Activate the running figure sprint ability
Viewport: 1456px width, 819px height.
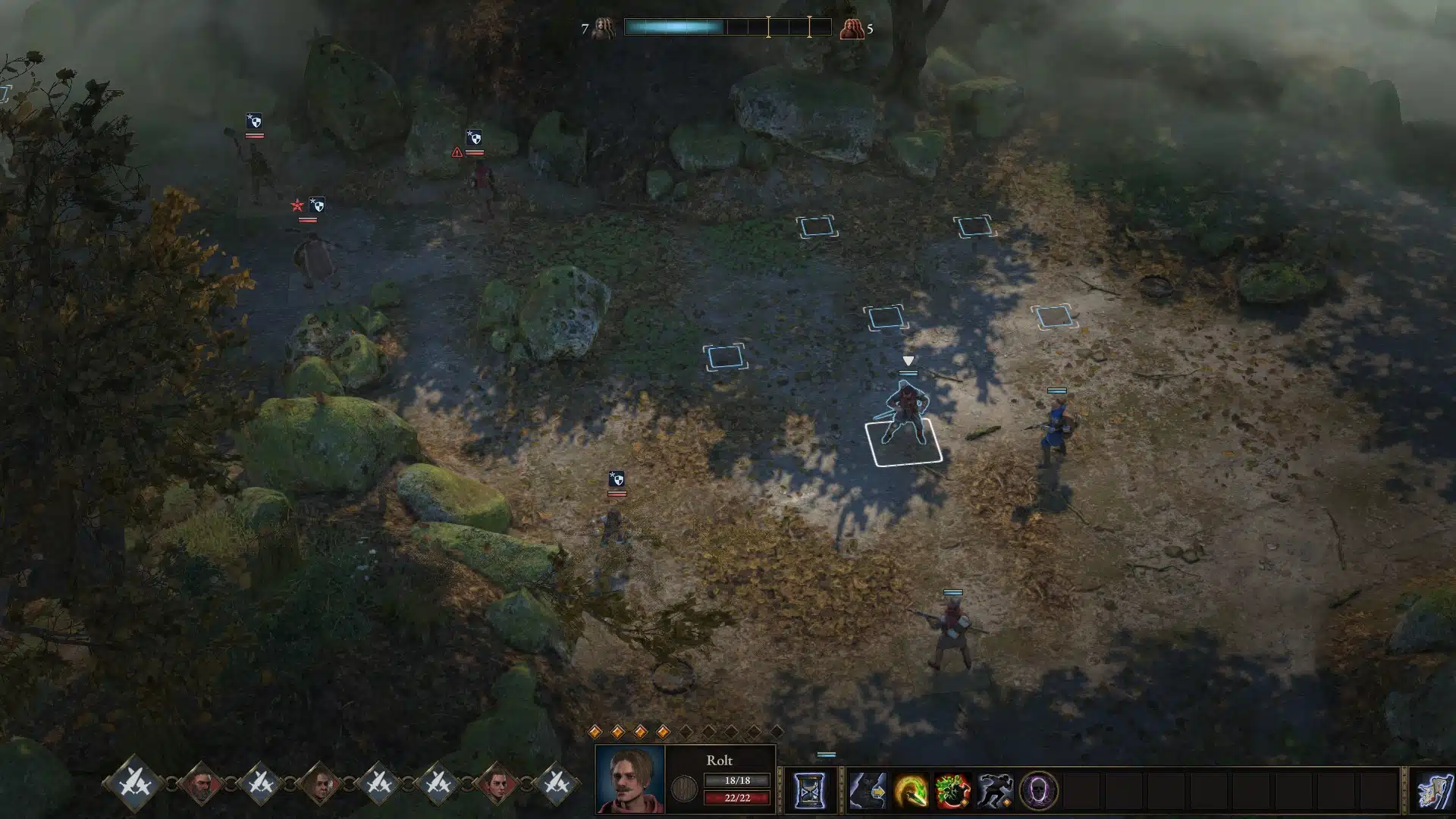point(995,792)
